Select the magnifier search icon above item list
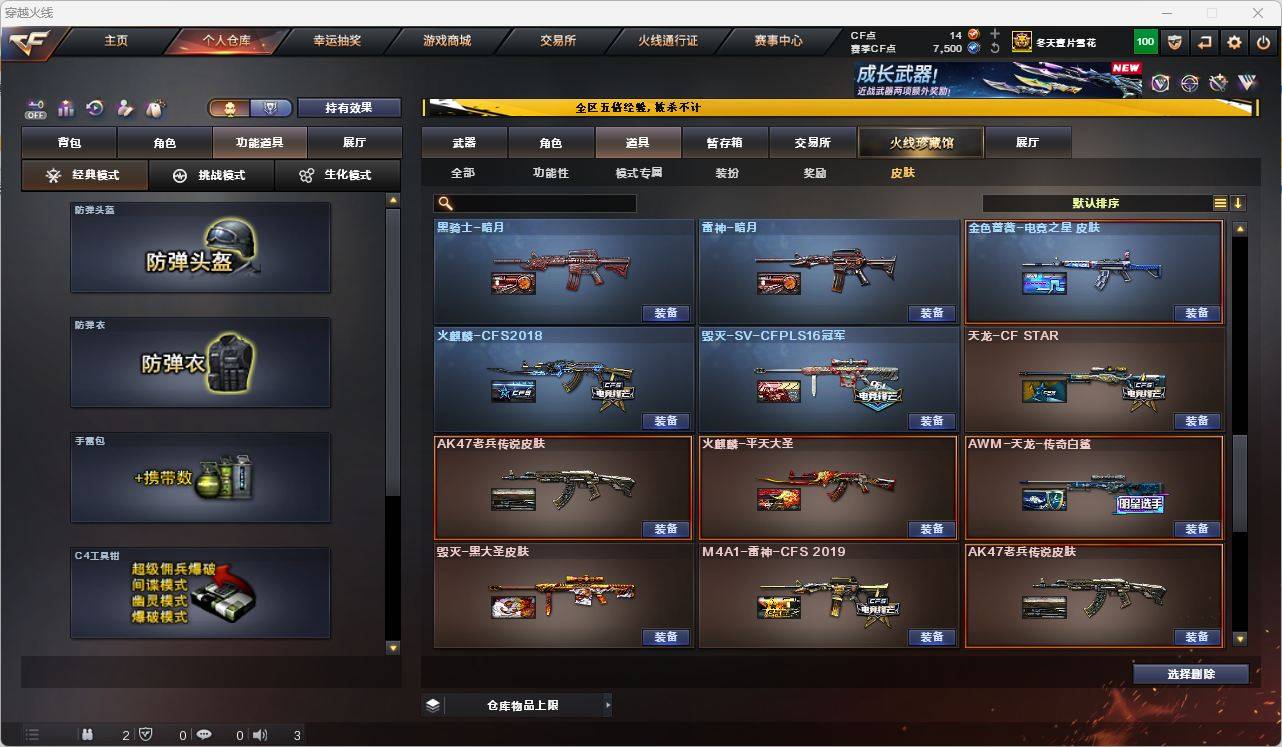Image resolution: width=1282 pixels, height=747 pixels. point(445,203)
